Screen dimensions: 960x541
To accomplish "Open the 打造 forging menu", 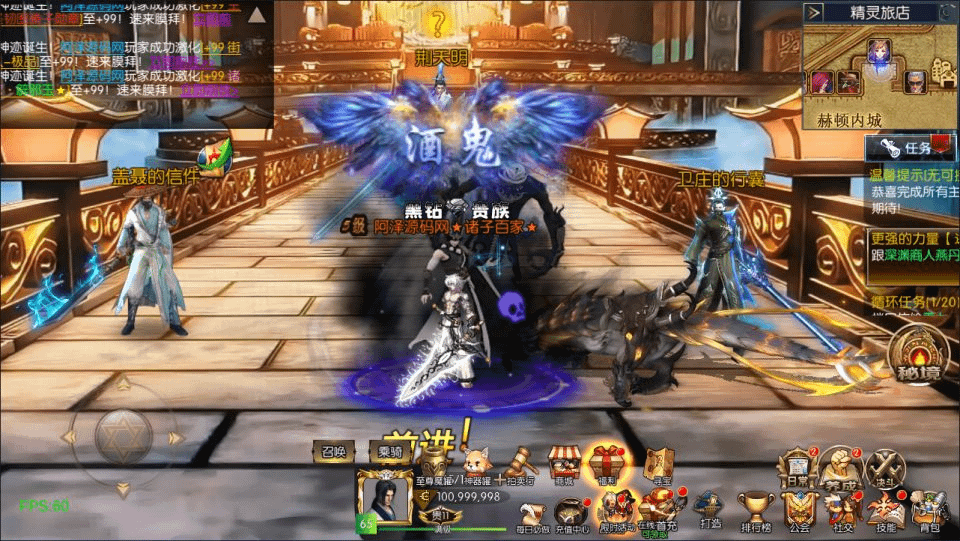I will pos(710,508).
